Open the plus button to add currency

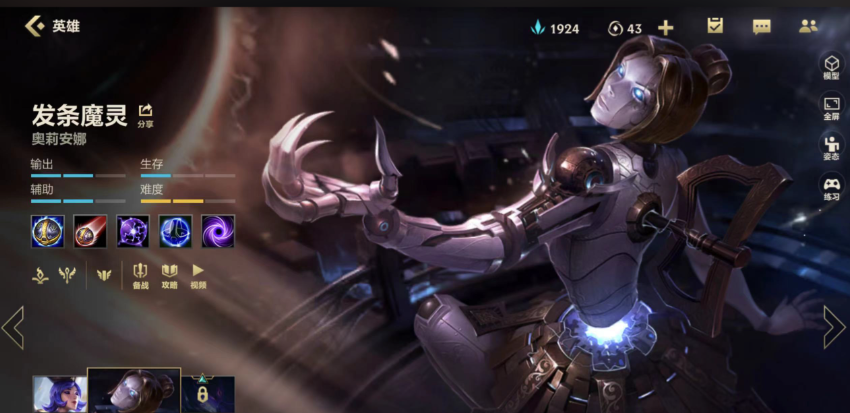[665, 28]
